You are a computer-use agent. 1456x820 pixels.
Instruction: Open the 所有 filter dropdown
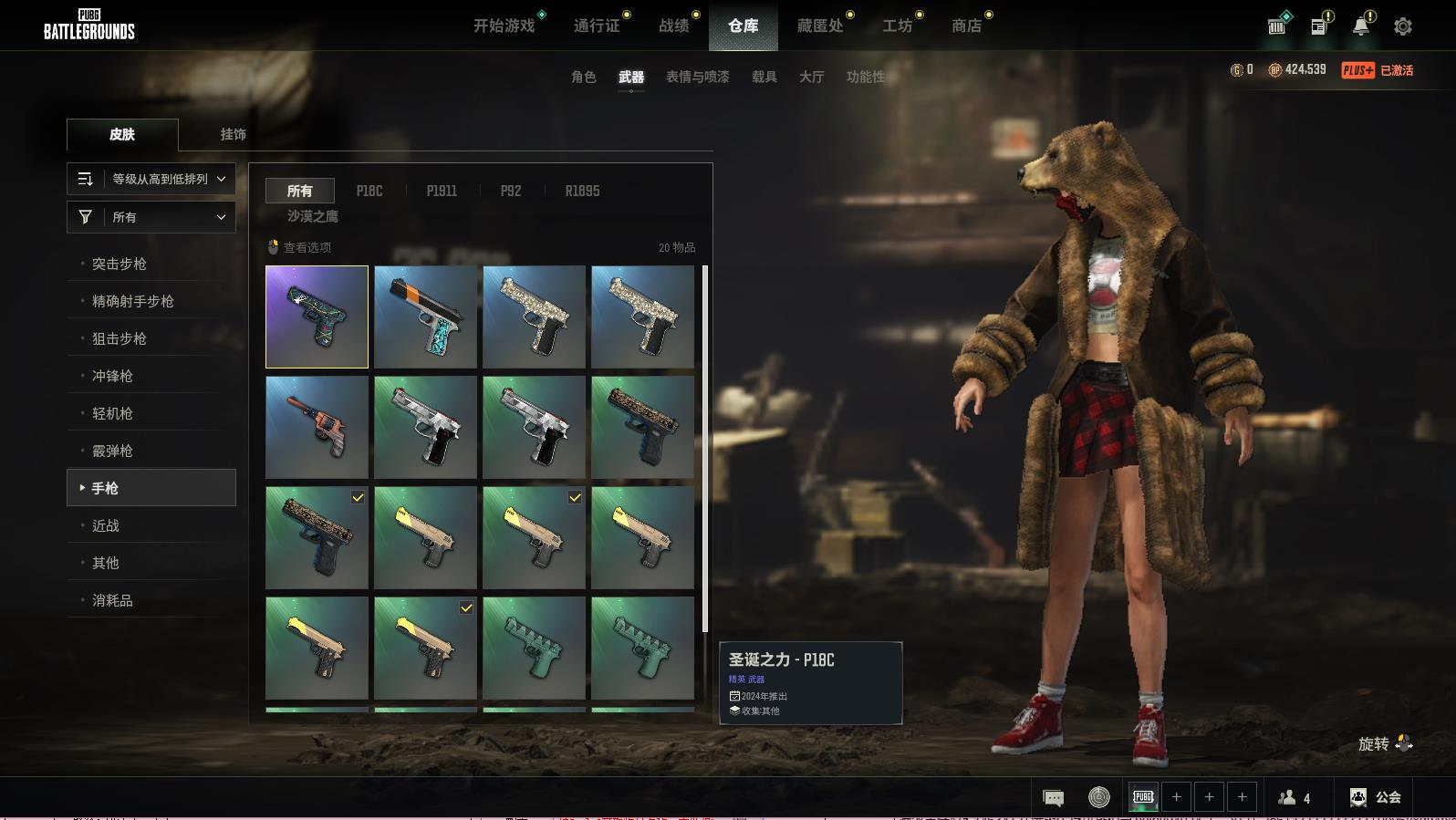(x=151, y=217)
